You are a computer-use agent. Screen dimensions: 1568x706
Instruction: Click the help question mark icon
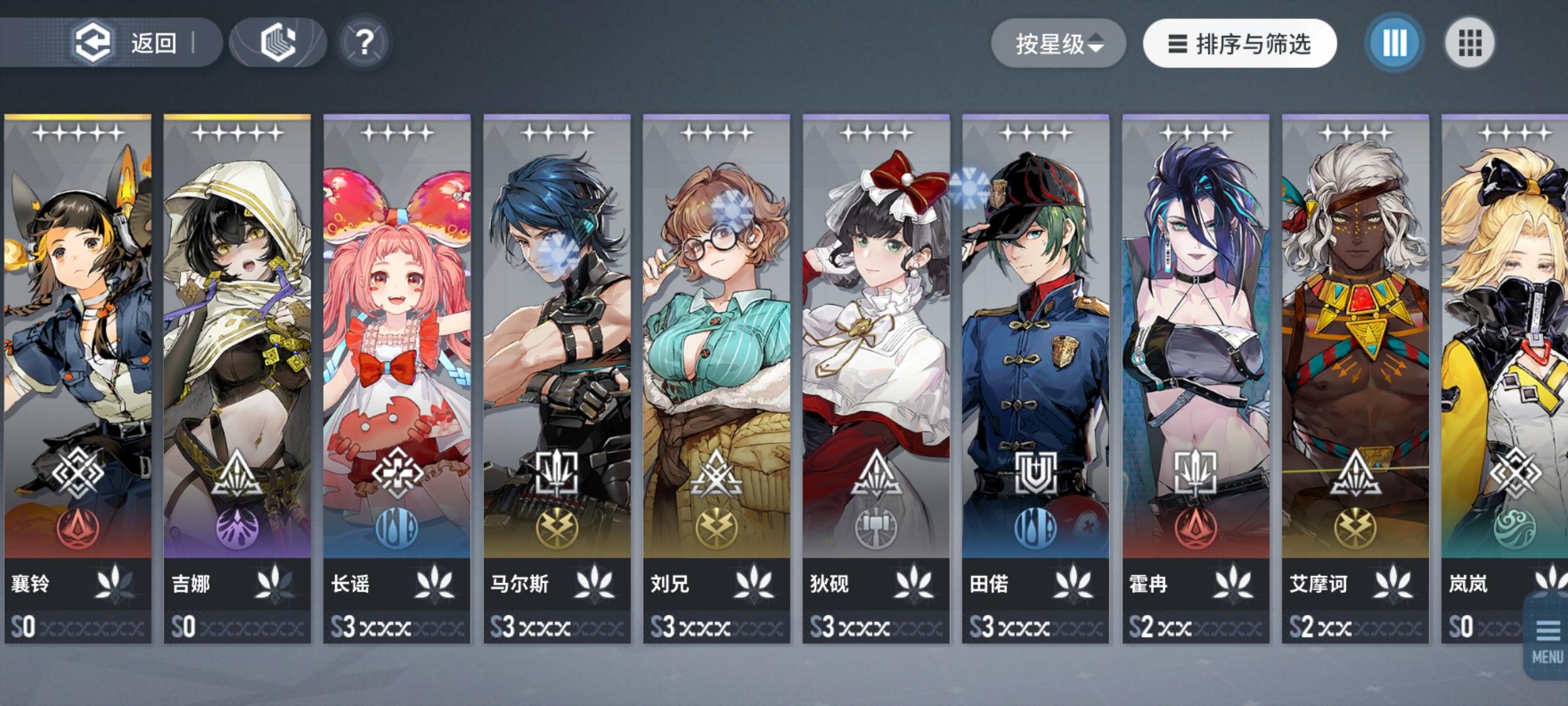click(x=364, y=42)
